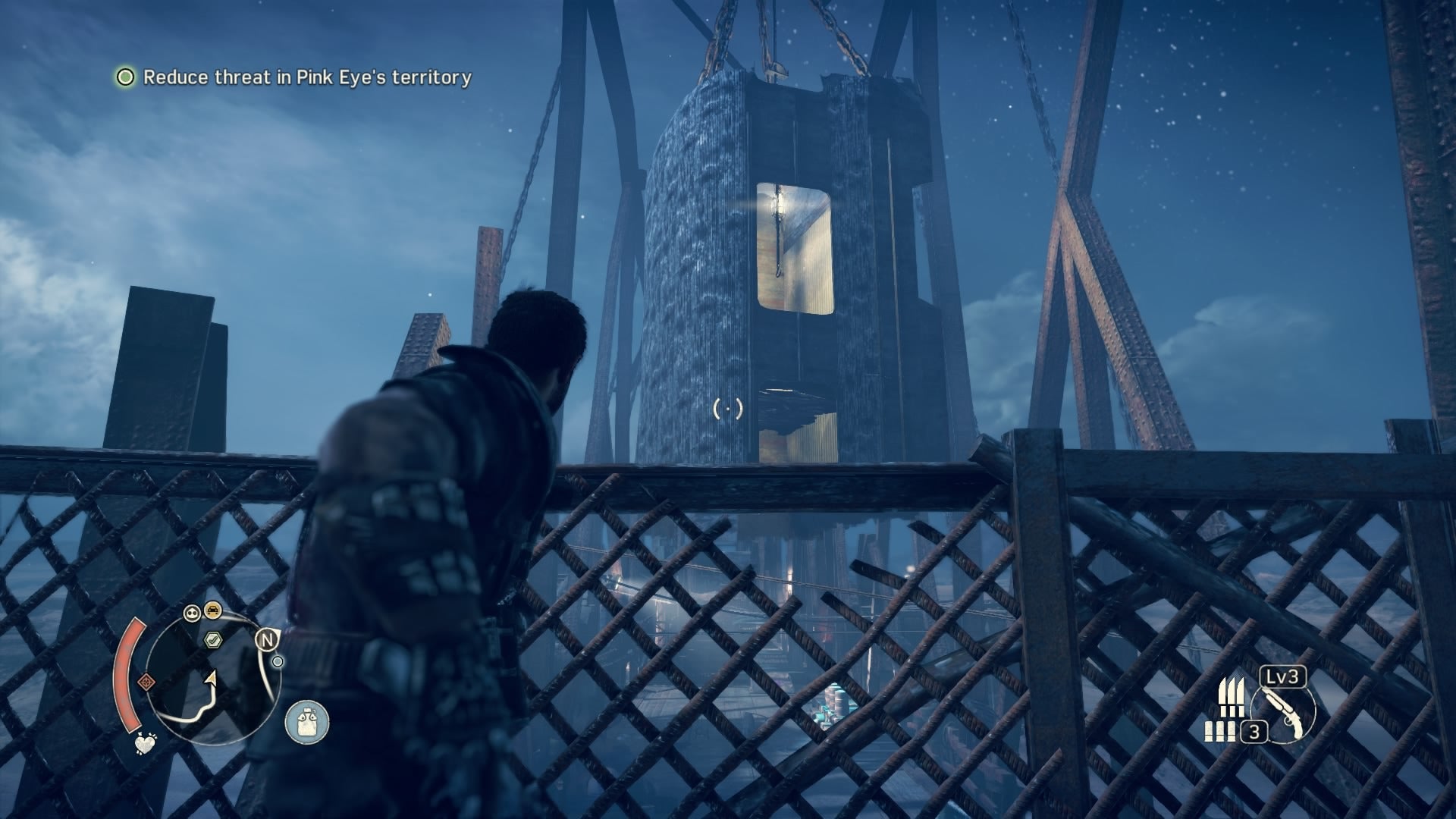This screenshot has width=1456, height=819.
Task: Click the Lv3 weapon level badge
Action: click(x=1282, y=675)
